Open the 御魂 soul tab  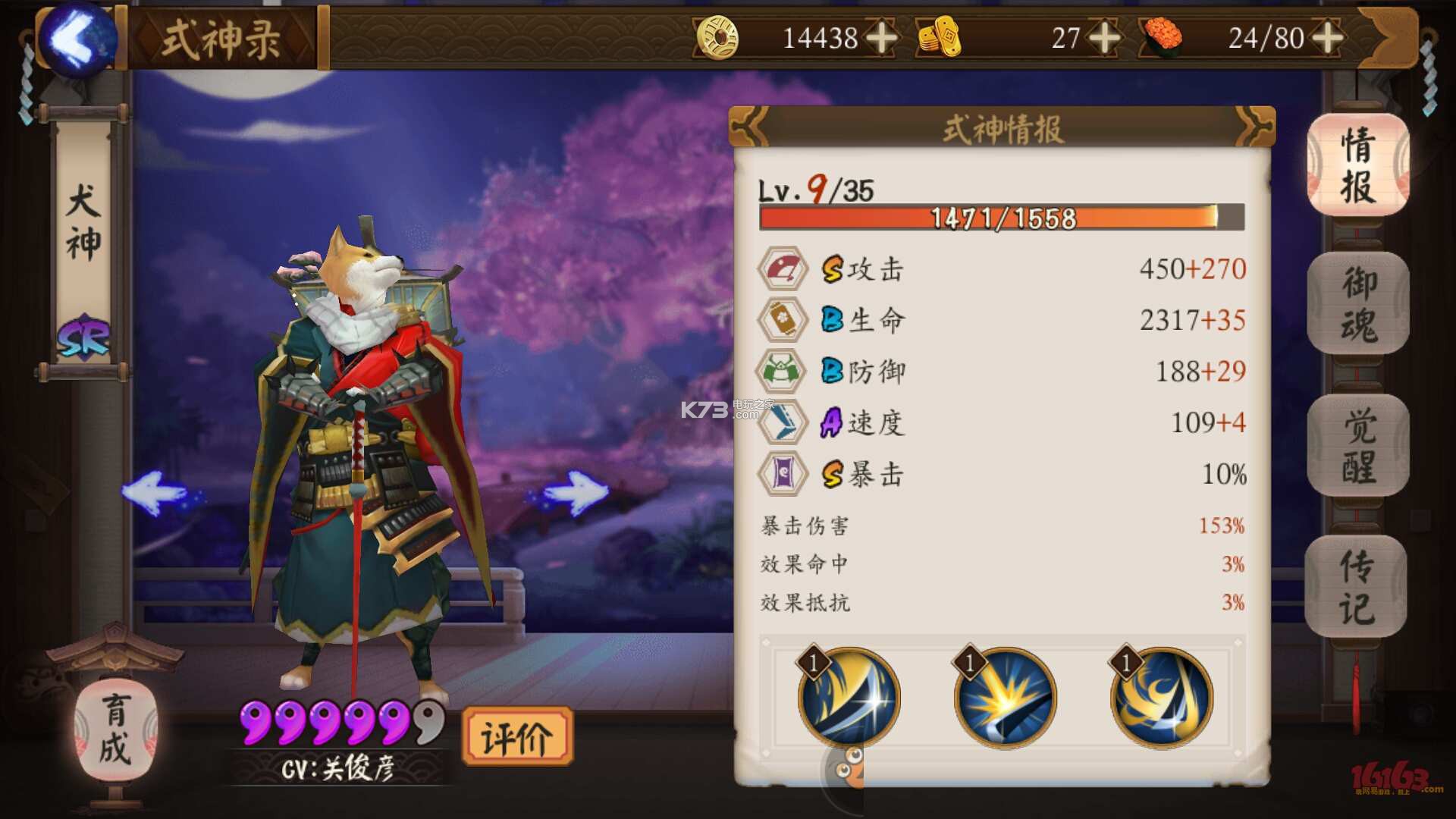1357,305
